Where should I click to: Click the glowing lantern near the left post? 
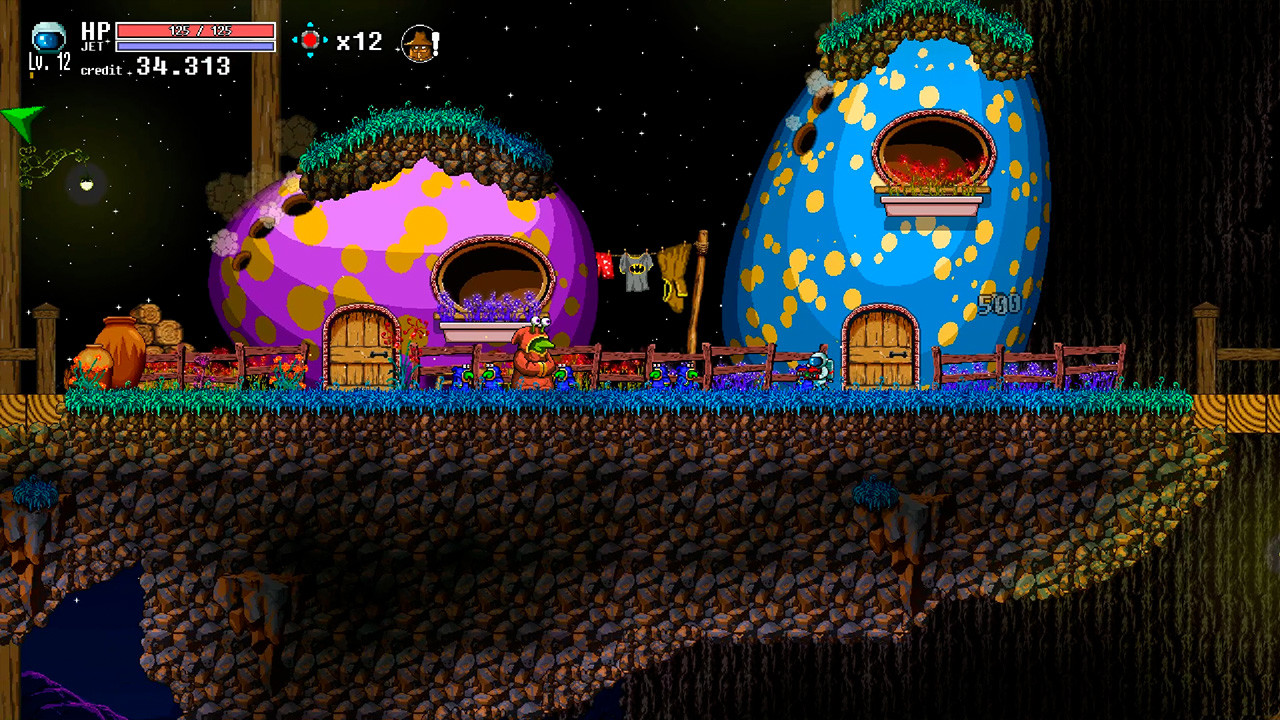[x=85, y=183]
